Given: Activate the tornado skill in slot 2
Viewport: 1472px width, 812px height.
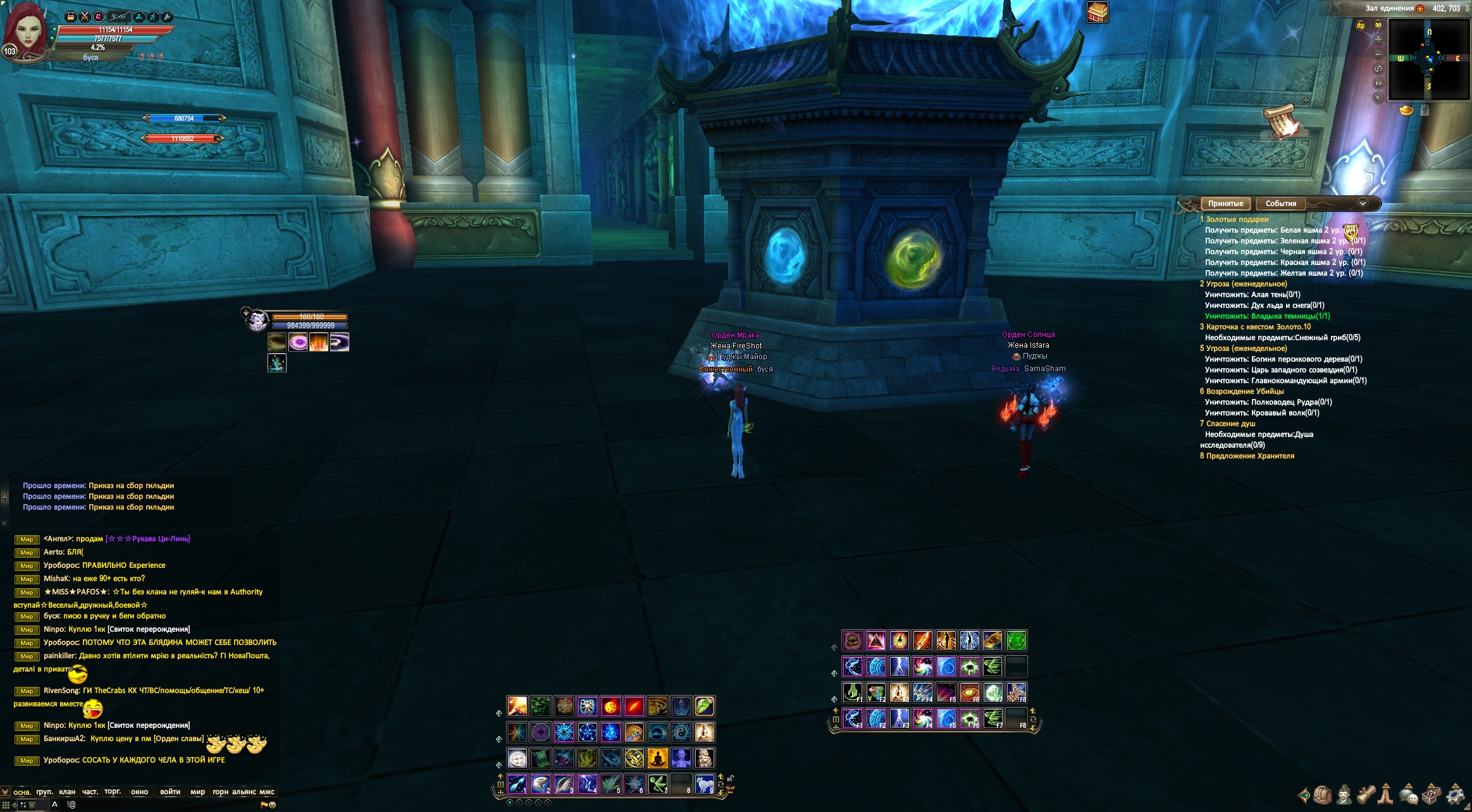Looking at the screenshot, I should coord(540,784).
